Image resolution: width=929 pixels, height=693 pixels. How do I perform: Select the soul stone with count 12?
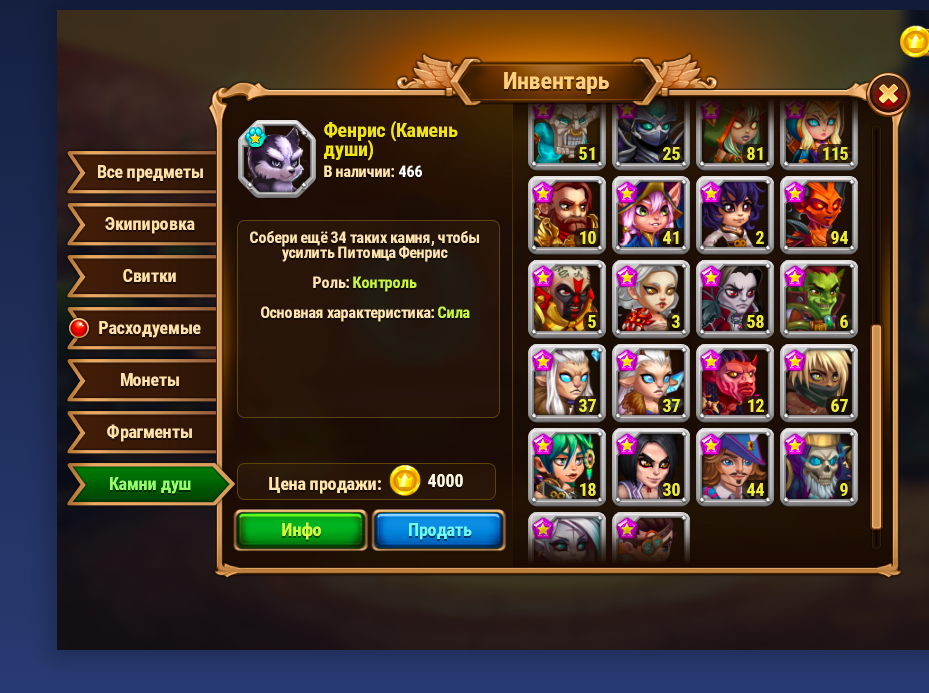click(735, 382)
